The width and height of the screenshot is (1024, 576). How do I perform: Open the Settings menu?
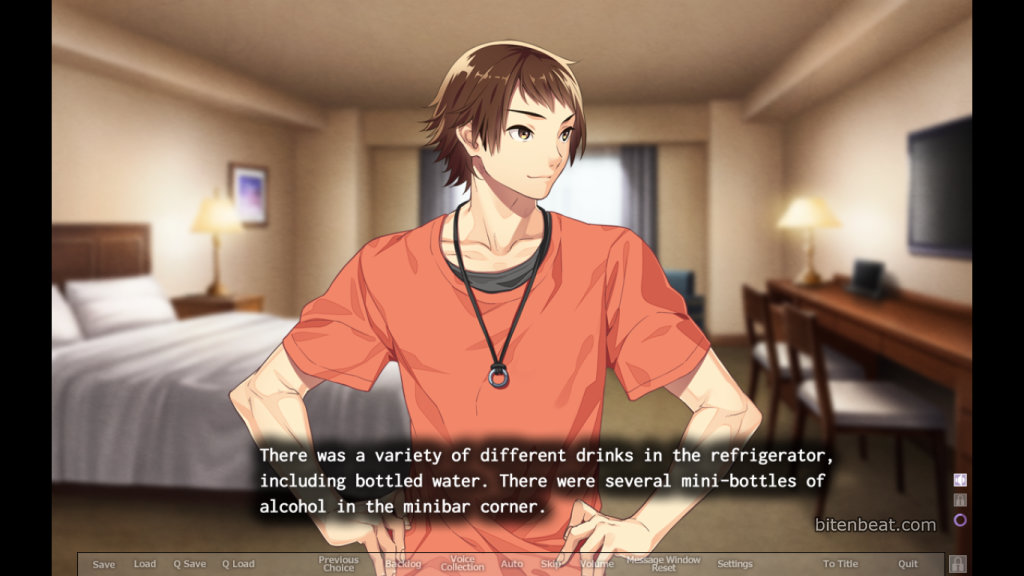pos(735,564)
